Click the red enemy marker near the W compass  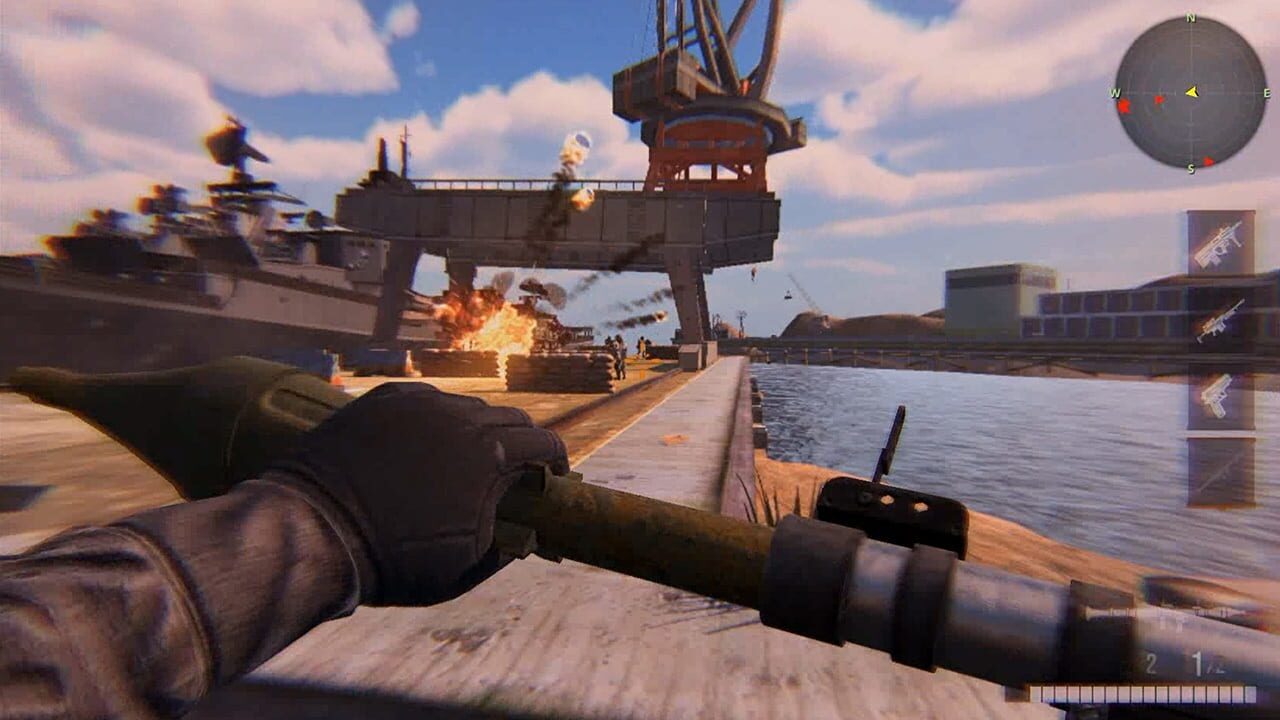(1124, 106)
